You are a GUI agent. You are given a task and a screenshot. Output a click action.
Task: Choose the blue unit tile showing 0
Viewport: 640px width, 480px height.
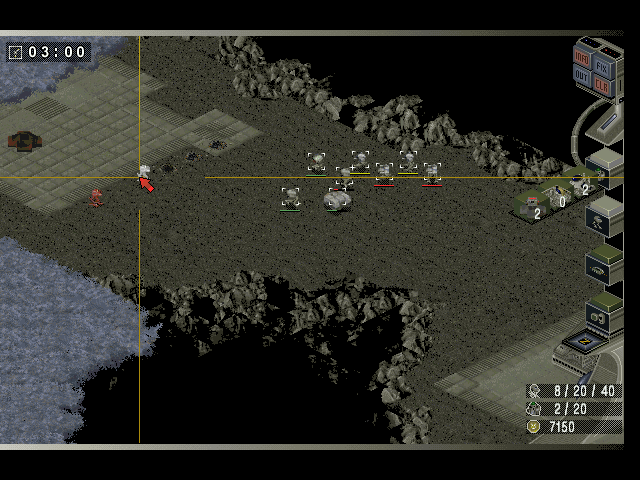click(556, 196)
